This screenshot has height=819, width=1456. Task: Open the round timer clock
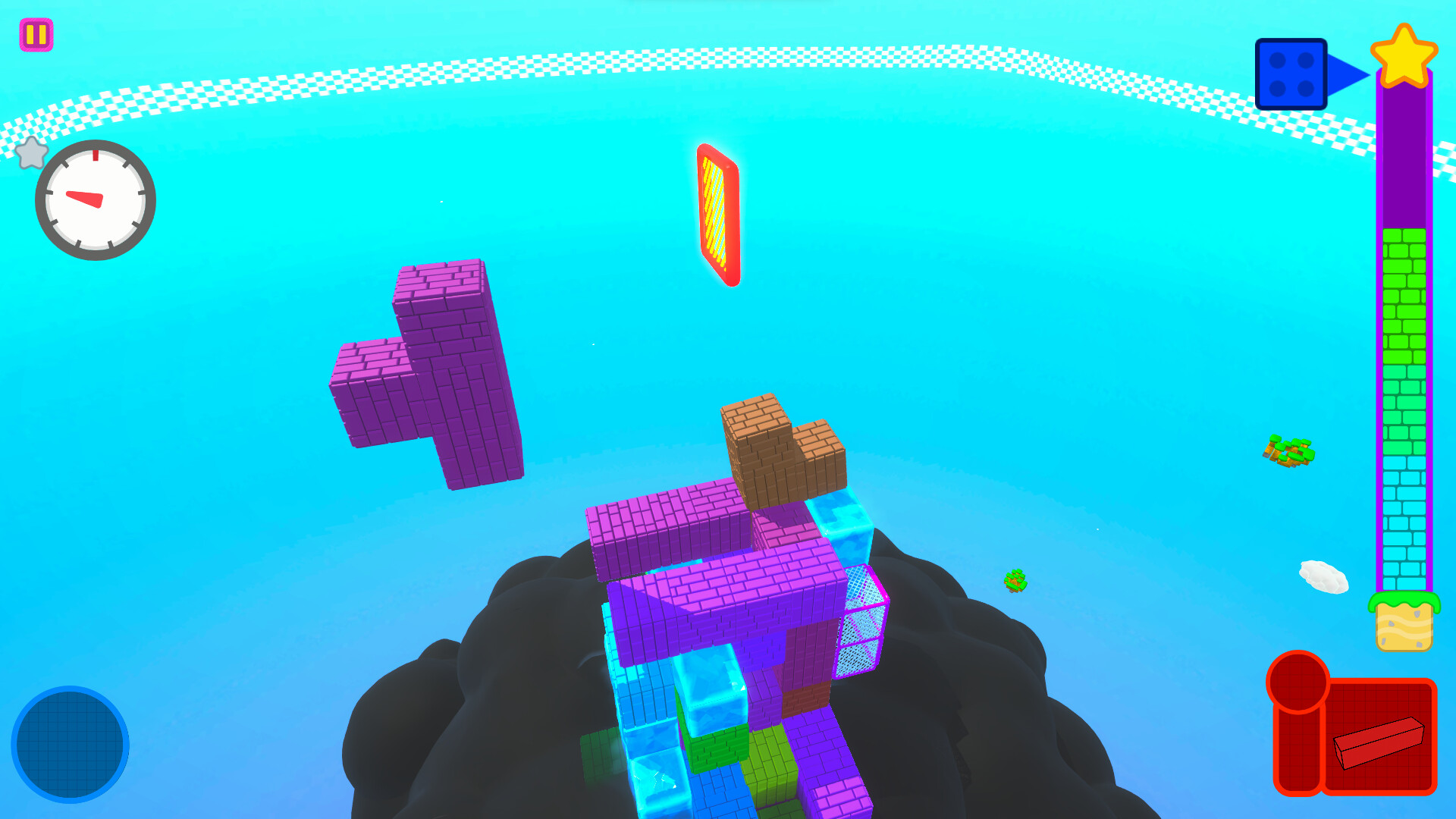coord(94,199)
